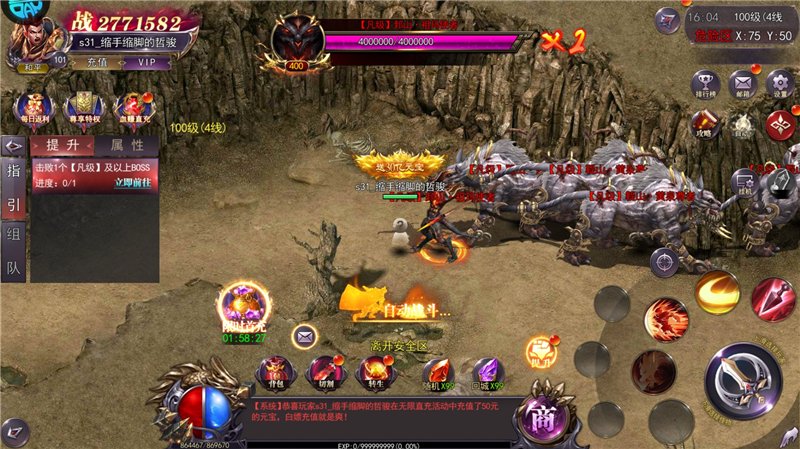Open the 尊享特权 privileges icon
This screenshot has width=800, height=449.
click(x=83, y=107)
